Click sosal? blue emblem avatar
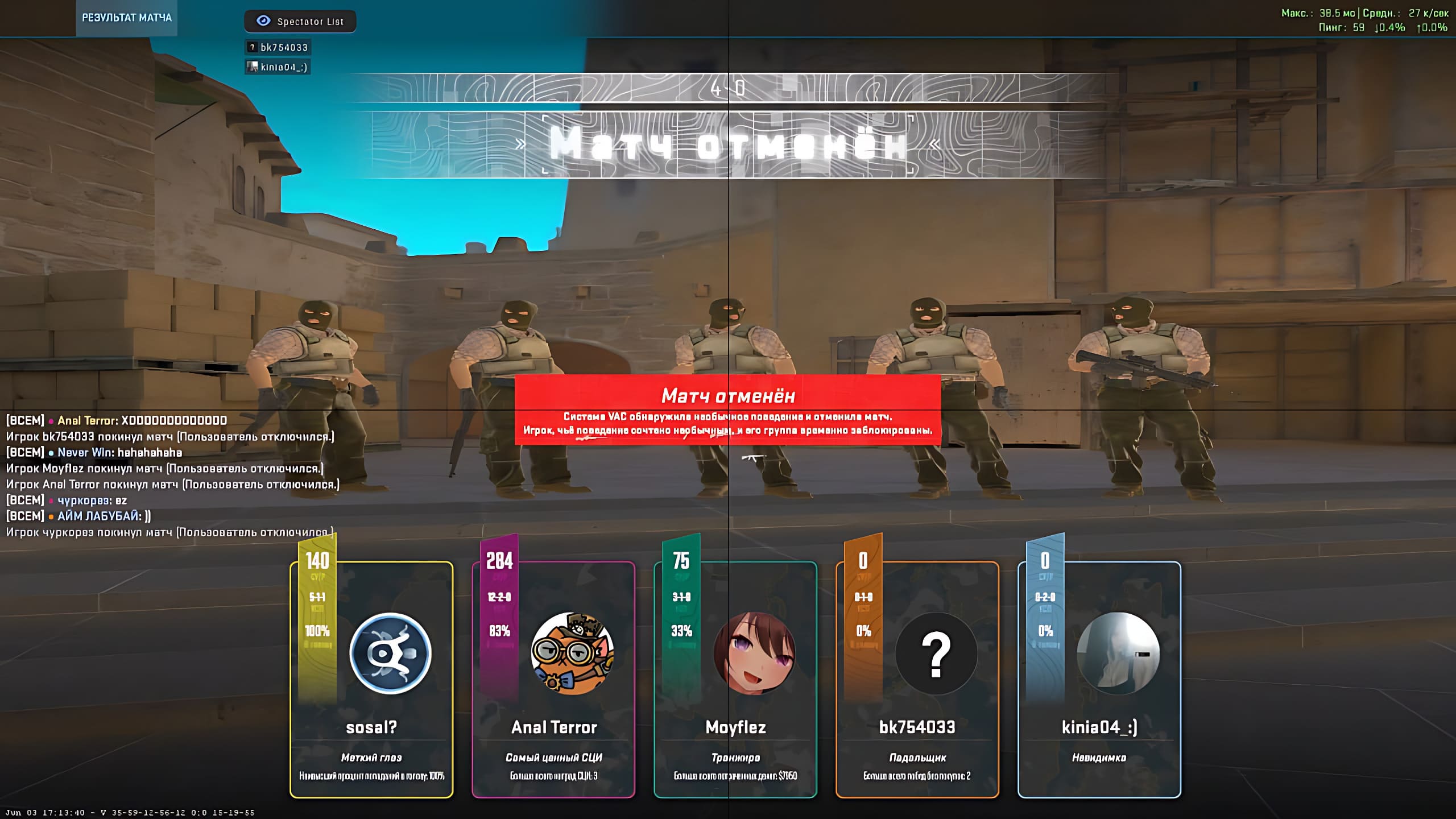 390,653
